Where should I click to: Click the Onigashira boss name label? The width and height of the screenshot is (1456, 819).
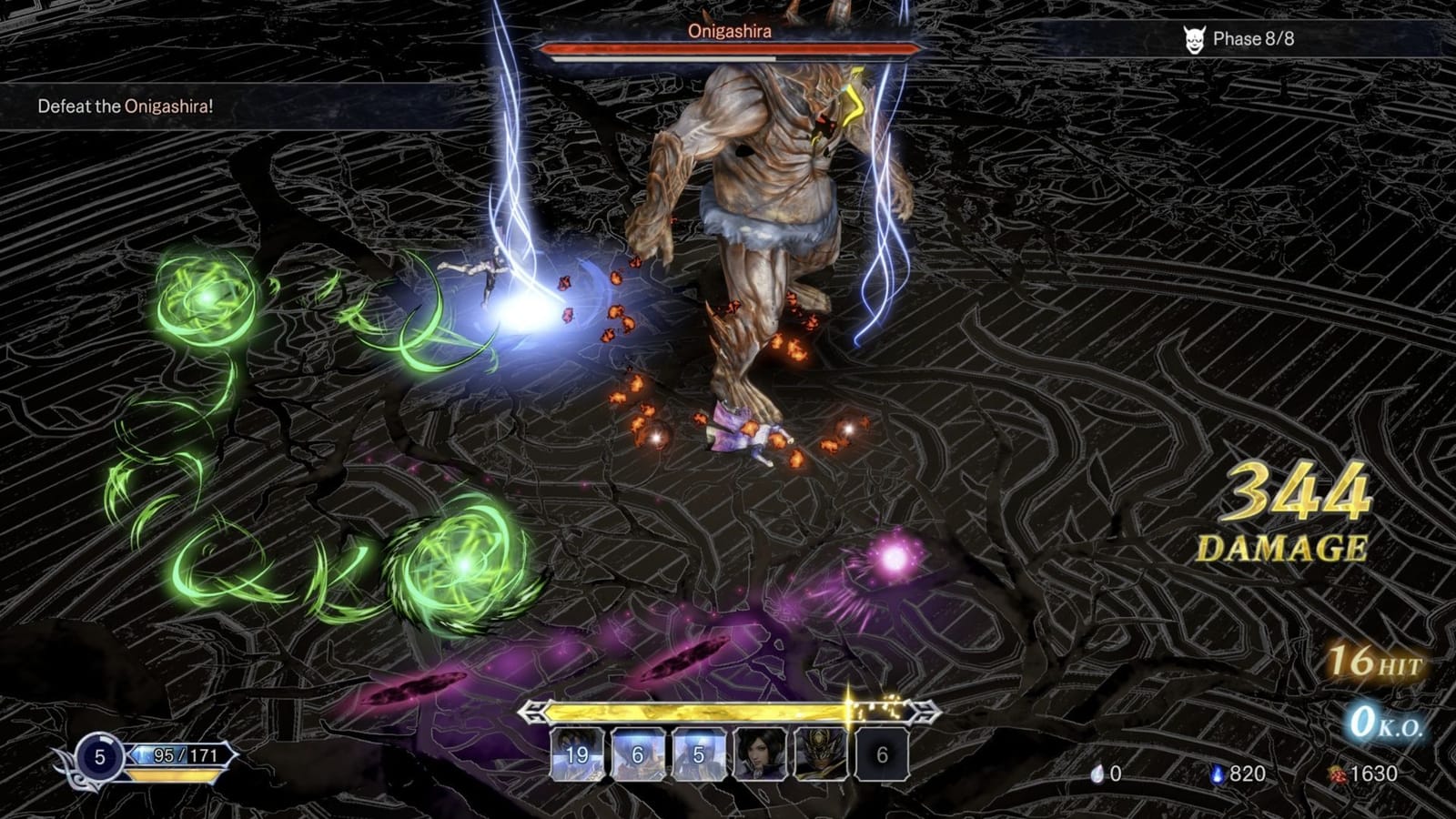729,31
